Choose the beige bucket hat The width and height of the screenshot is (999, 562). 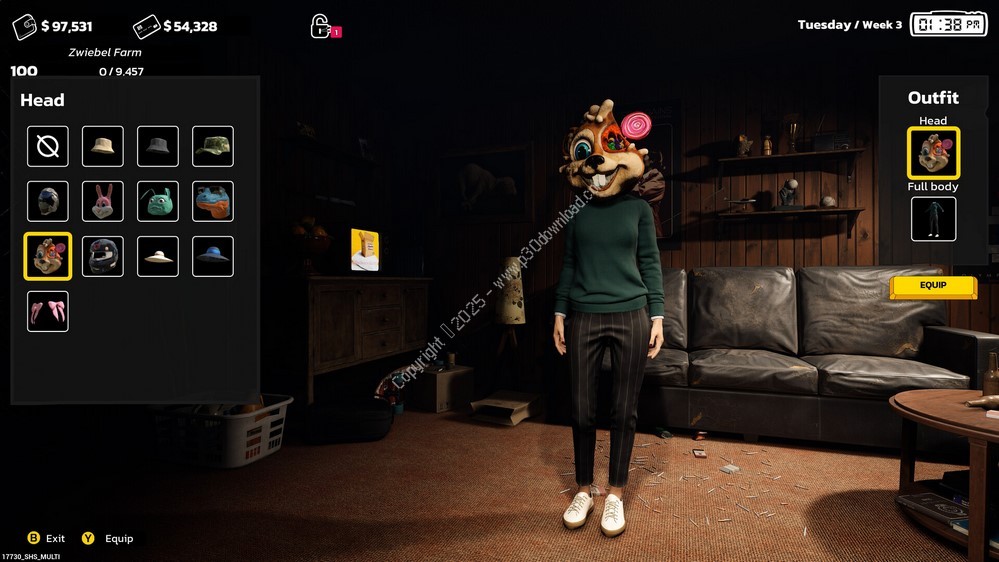(x=103, y=146)
